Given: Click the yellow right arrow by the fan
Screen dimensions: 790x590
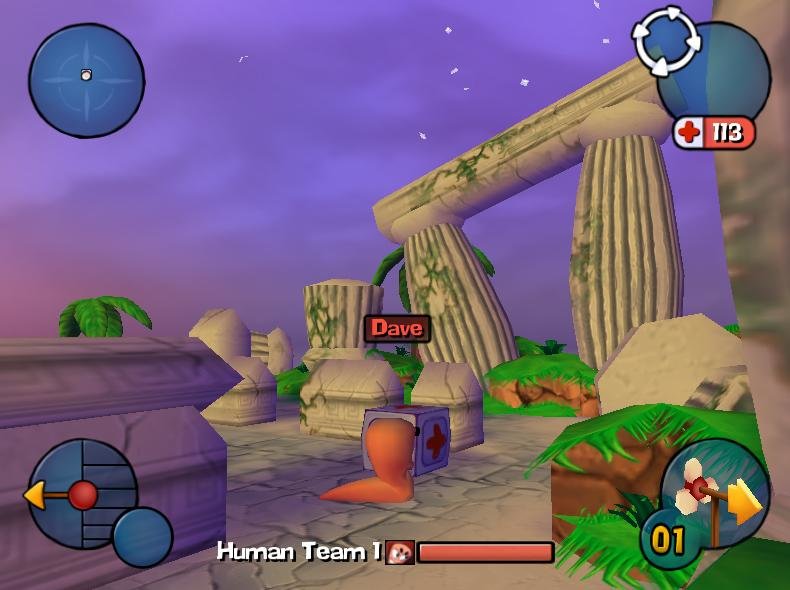Looking at the screenshot, I should (x=747, y=503).
